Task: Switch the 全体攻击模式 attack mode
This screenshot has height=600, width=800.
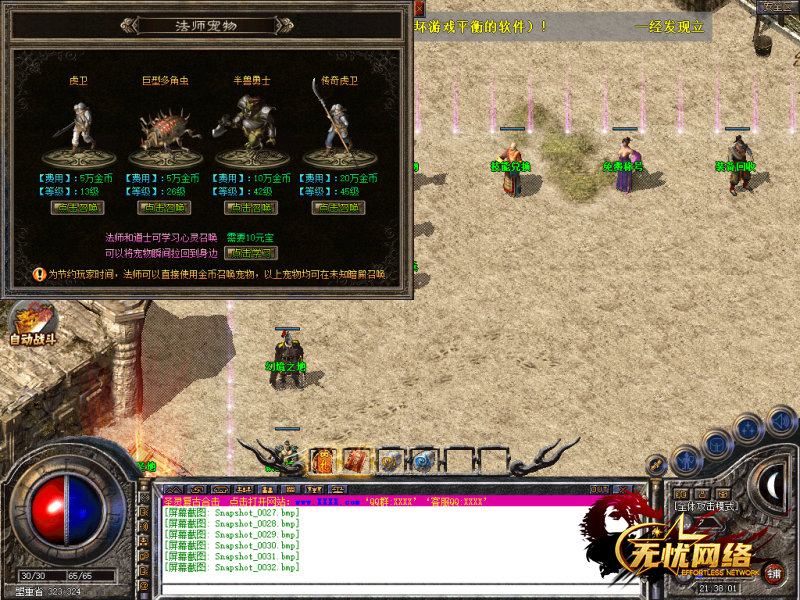Action: tap(705, 505)
